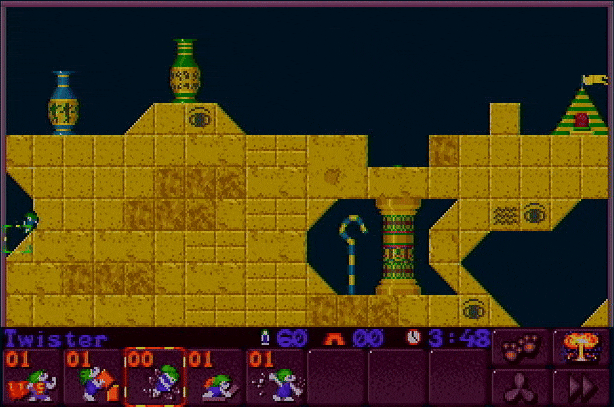Choose the caped super lemming skill
Screen dimensions: 614x407
point(31,377)
